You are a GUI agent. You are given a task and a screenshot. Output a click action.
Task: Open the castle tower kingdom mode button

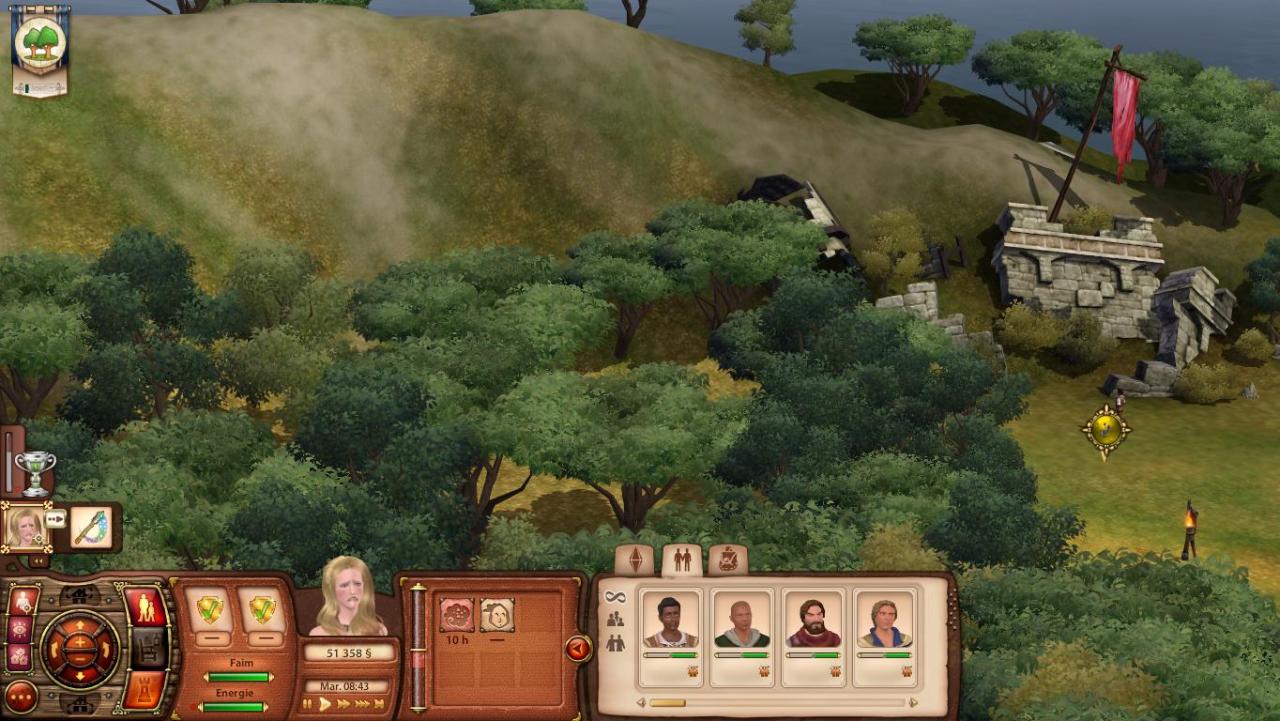[145, 688]
